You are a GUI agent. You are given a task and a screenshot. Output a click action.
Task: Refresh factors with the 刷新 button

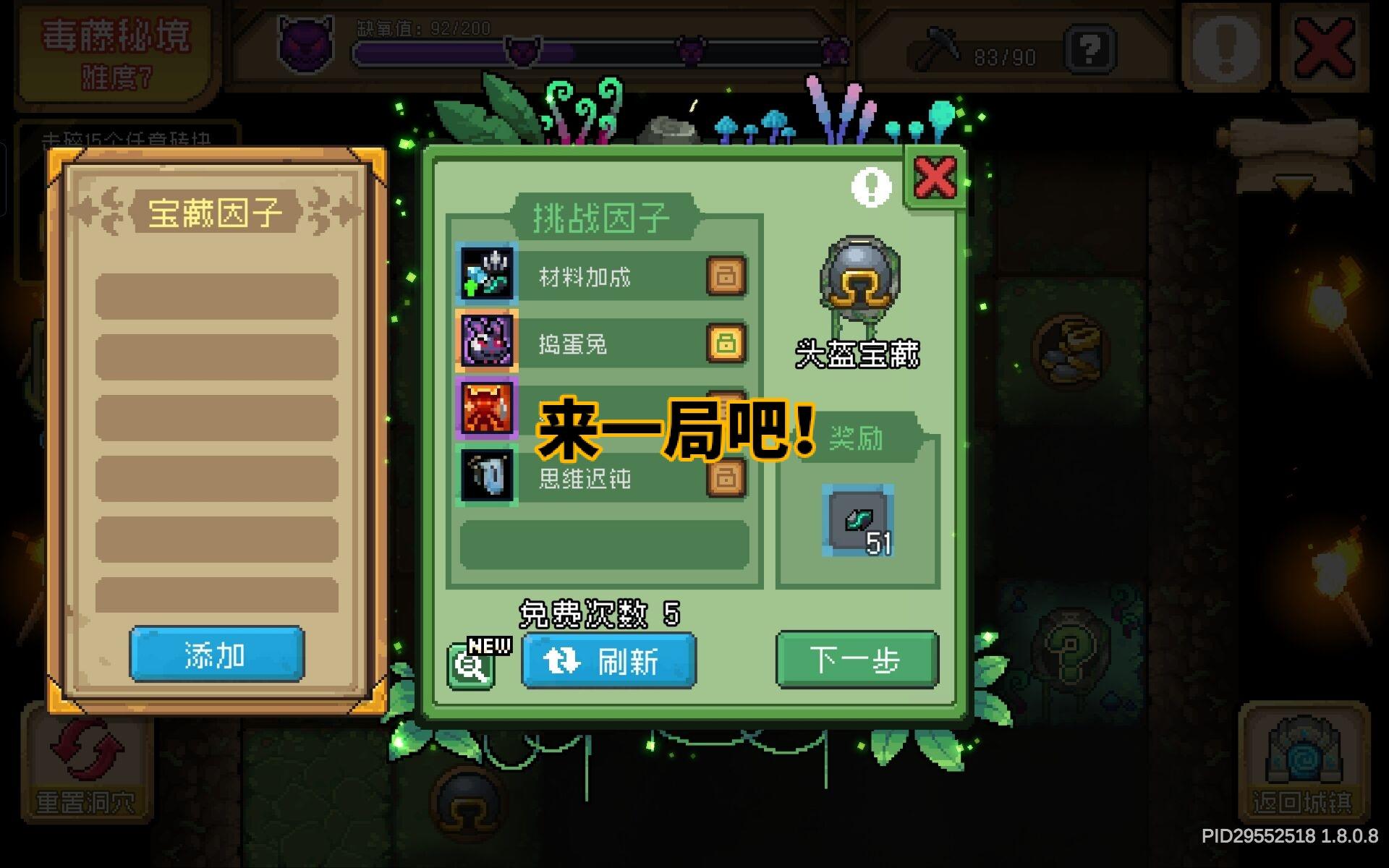coord(608,660)
